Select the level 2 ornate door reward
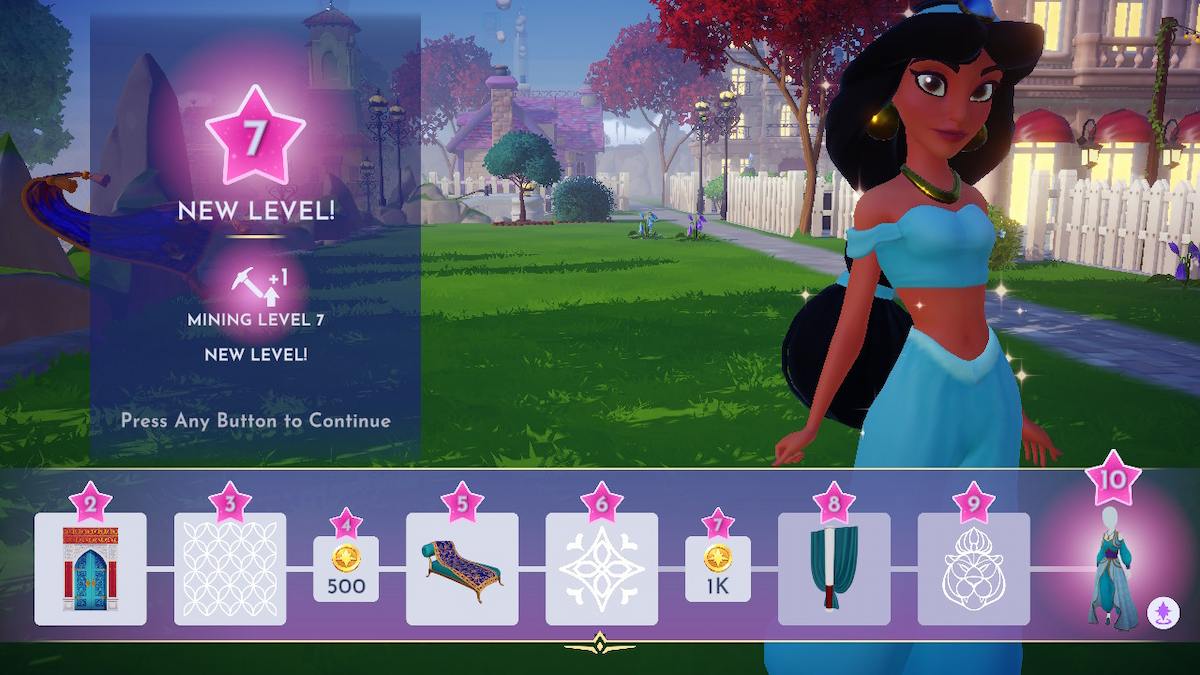This screenshot has width=1200, height=675. [x=90, y=568]
